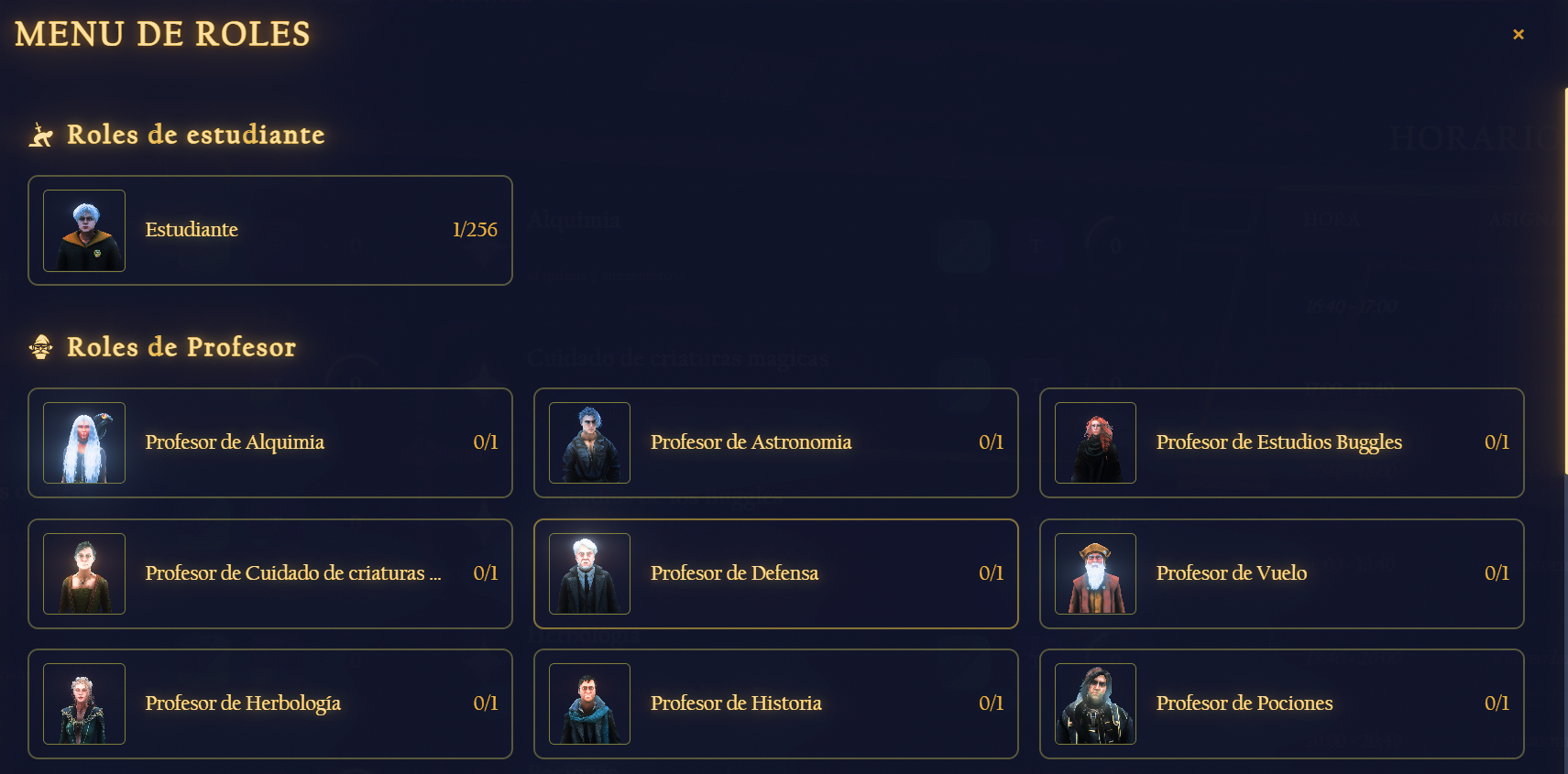The height and width of the screenshot is (774, 1568).
Task: Click the Profesor de Historia slot counter 0/1
Action: click(992, 703)
